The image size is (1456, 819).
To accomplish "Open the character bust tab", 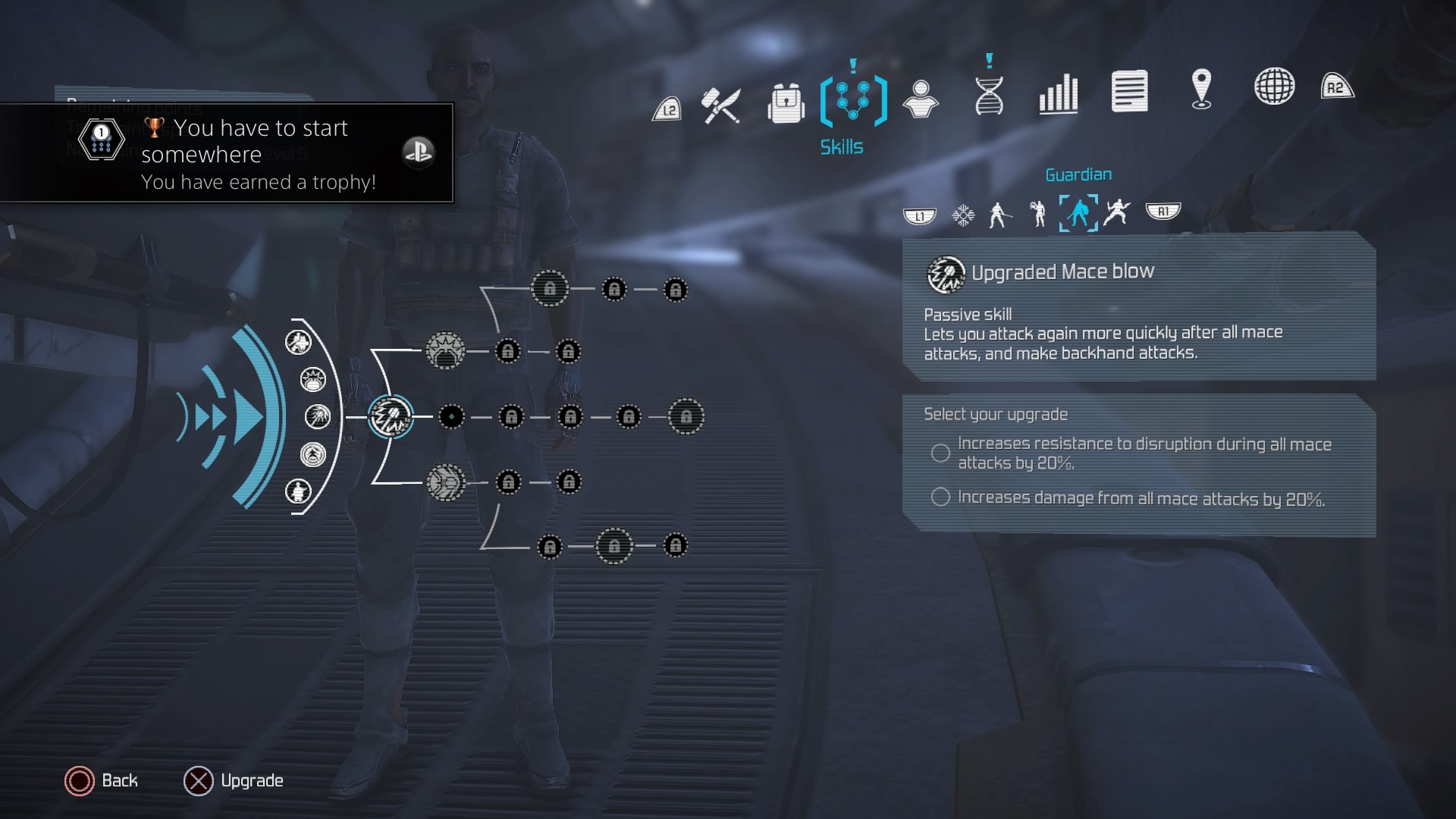I will pyautogui.click(x=921, y=99).
